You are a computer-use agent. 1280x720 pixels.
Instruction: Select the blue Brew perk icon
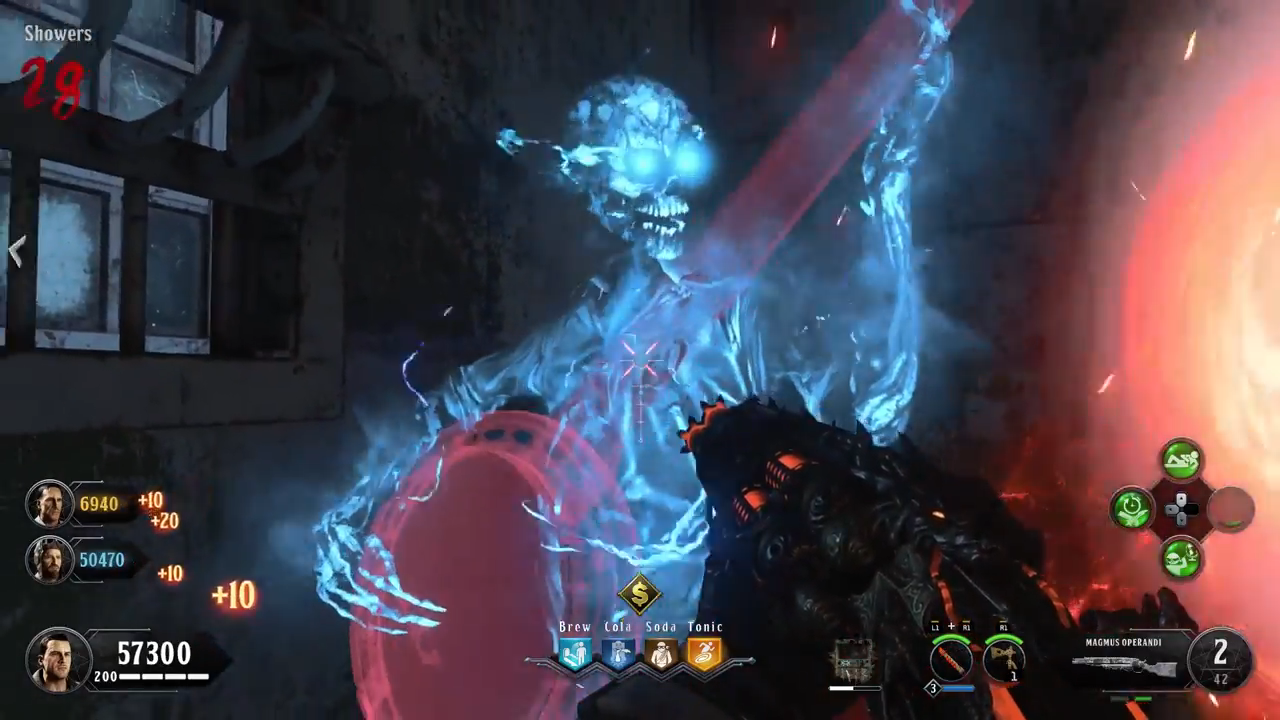coord(575,655)
